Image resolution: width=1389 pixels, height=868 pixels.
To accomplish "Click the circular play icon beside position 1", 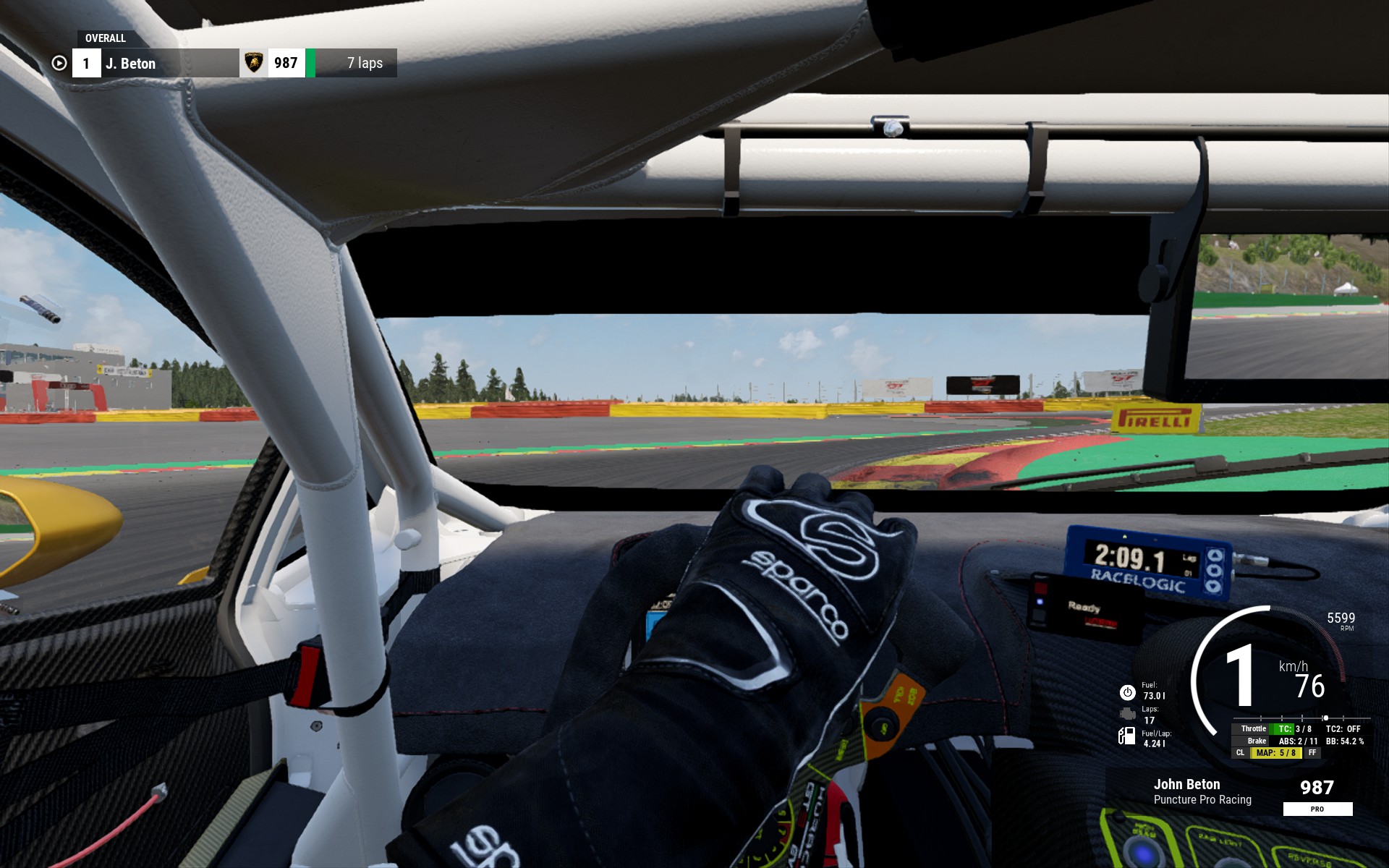I will pyautogui.click(x=59, y=64).
